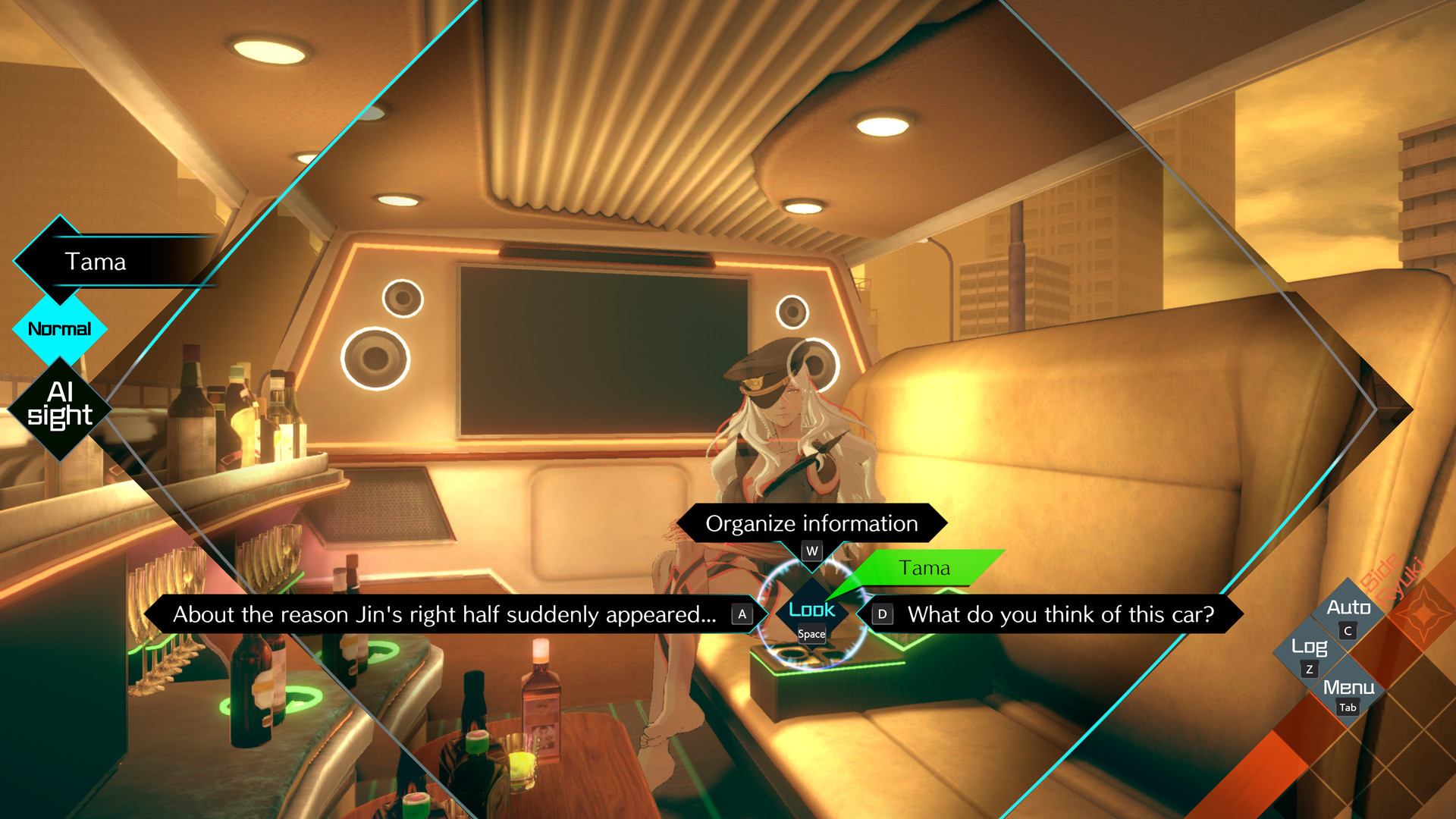1456x819 pixels.
Task: Select the Organize information option
Action: [811, 522]
